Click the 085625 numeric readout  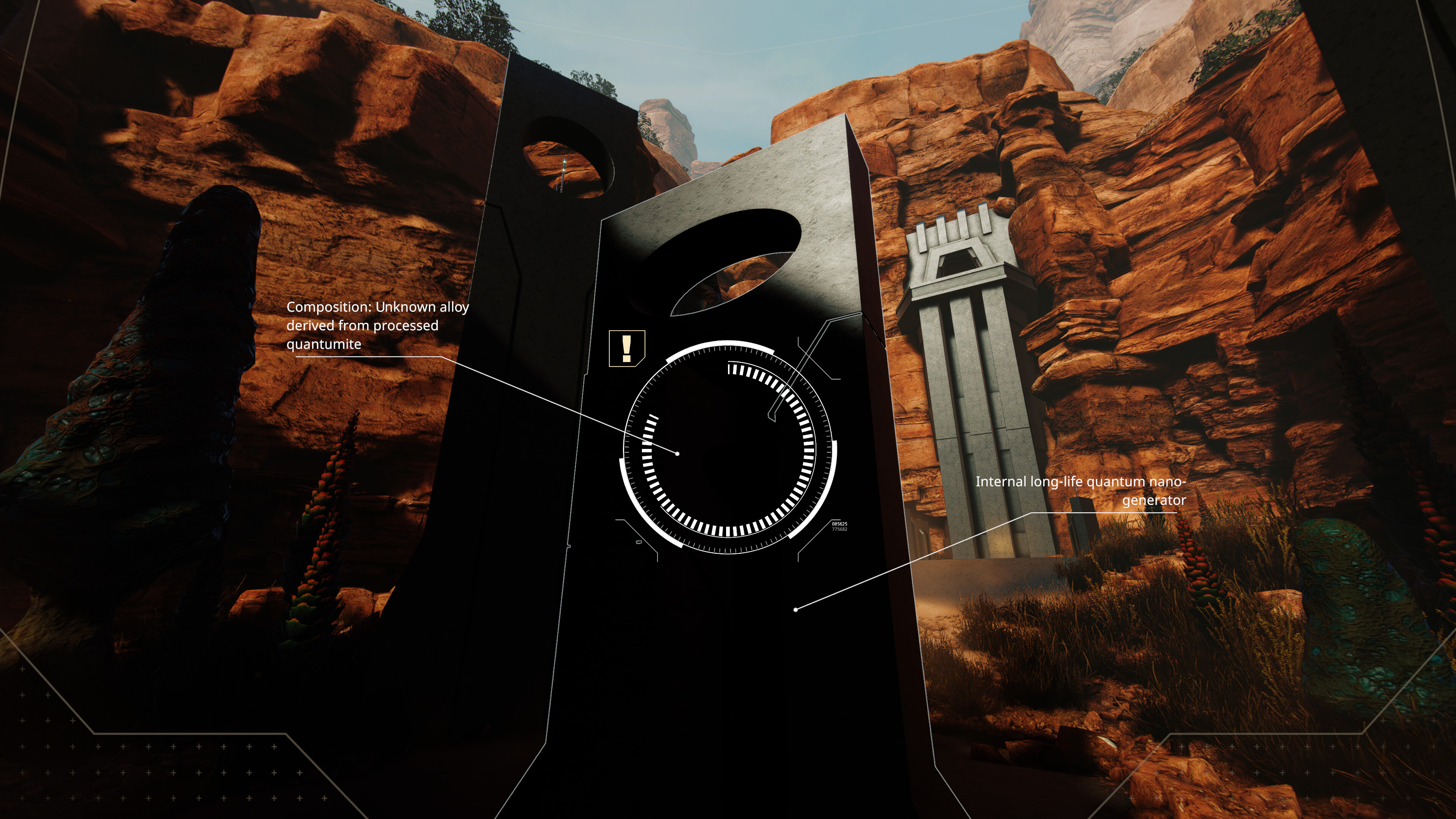(839, 524)
